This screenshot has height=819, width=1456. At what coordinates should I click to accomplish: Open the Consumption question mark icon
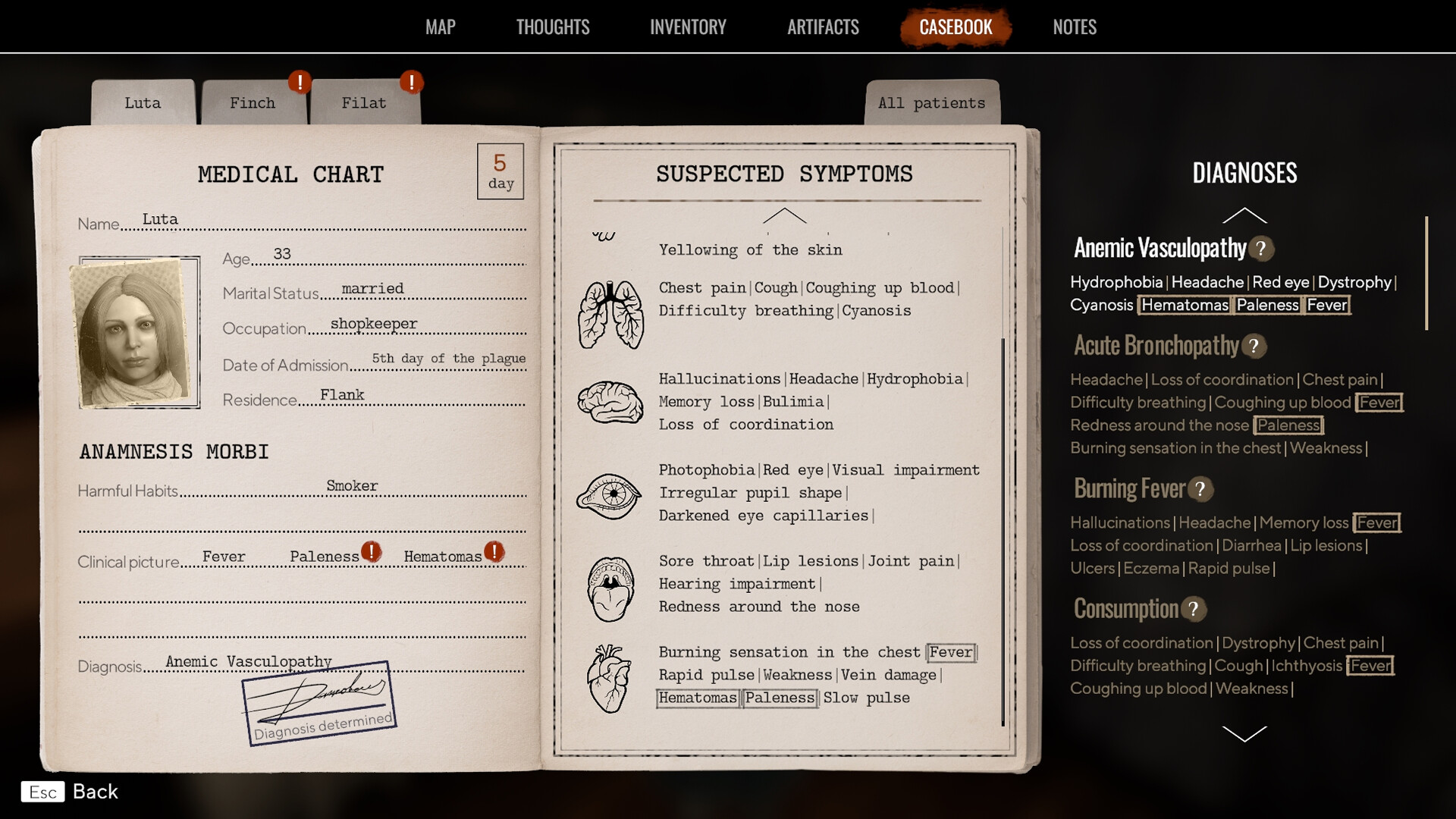tap(1194, 609)
